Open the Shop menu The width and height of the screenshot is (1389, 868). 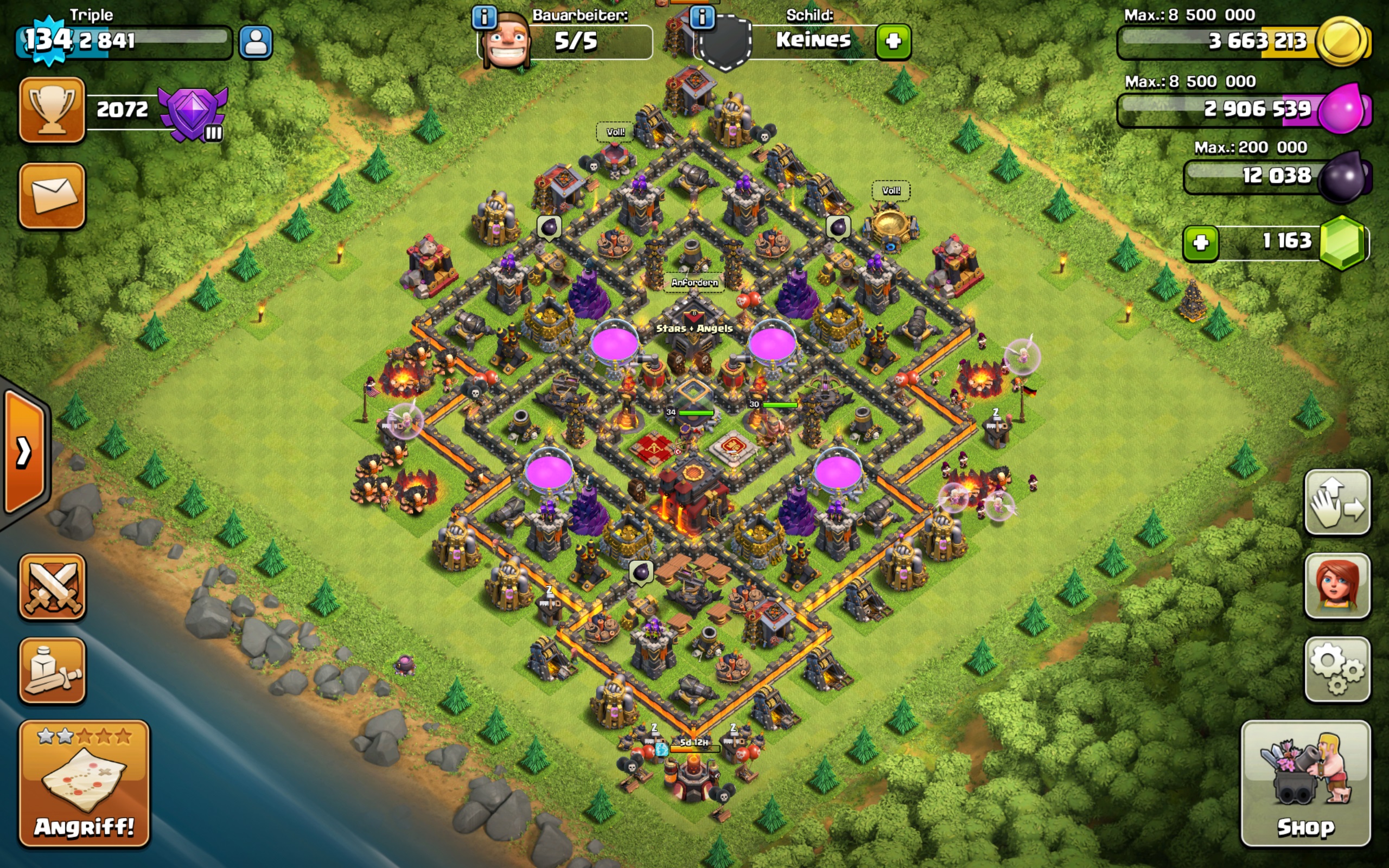(1305, 783)
